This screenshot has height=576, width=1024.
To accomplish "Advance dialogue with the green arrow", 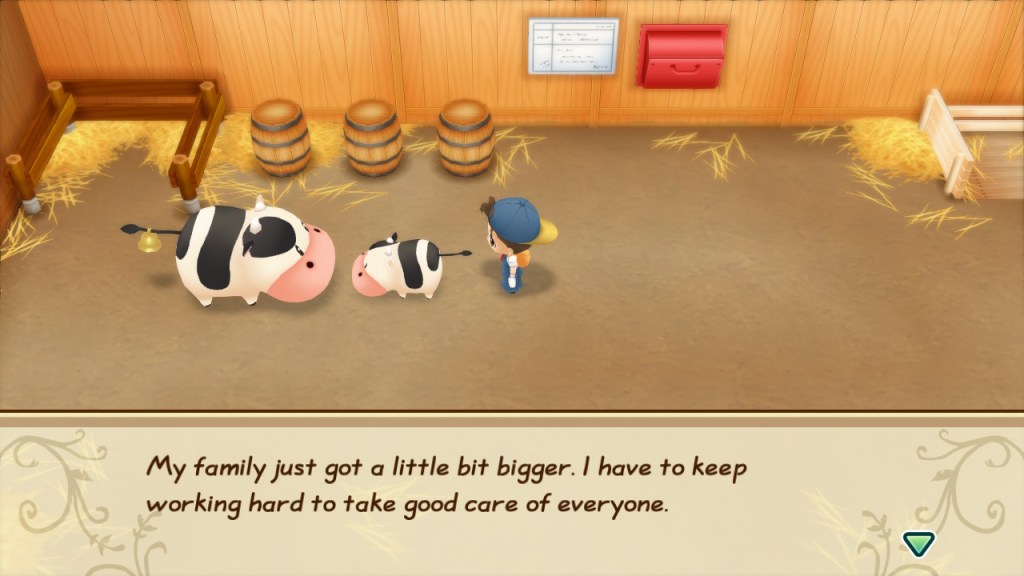I will pos(918,543).
